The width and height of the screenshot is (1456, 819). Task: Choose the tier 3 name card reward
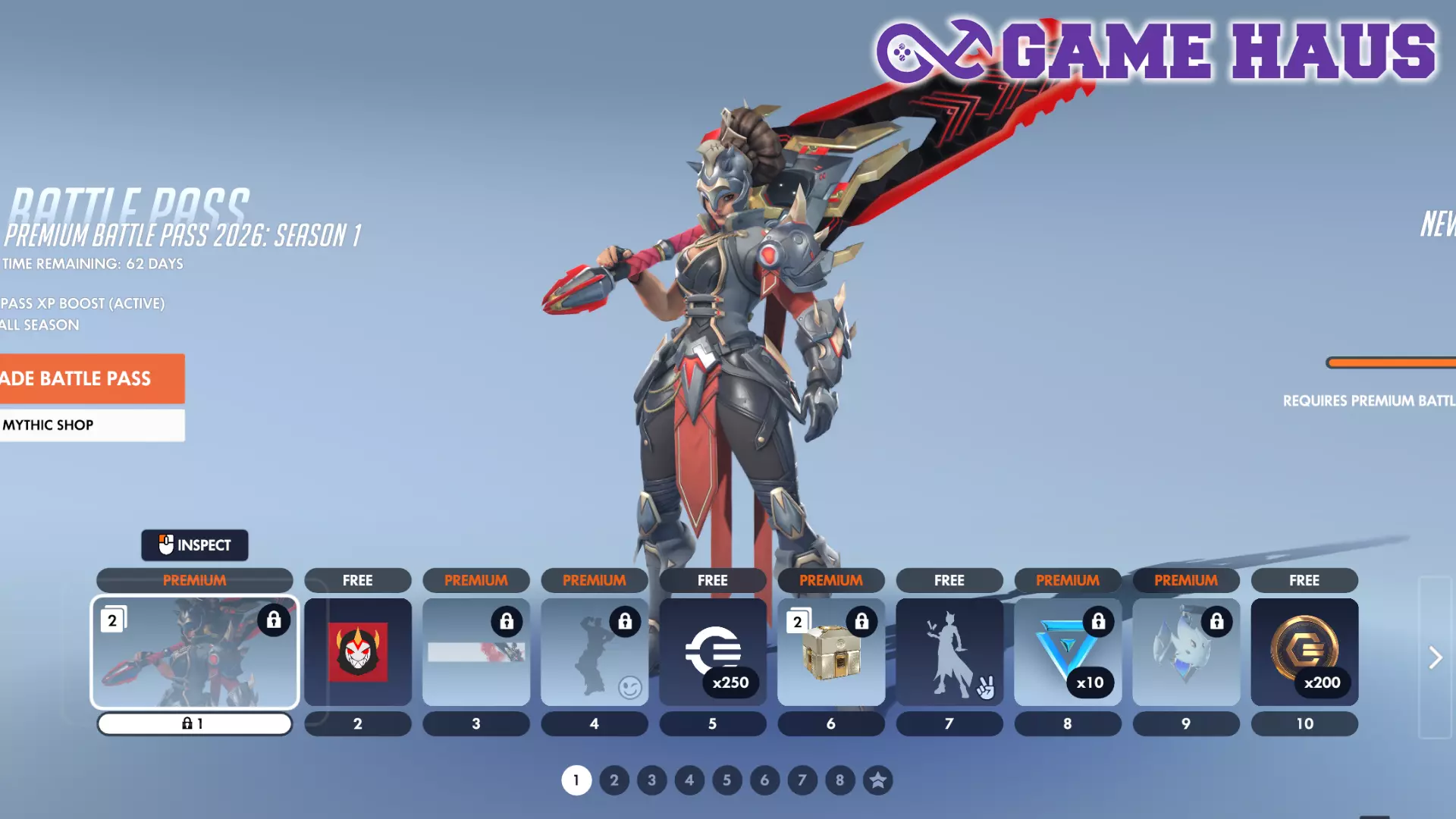pyautogui.click(x=476, y=652)
